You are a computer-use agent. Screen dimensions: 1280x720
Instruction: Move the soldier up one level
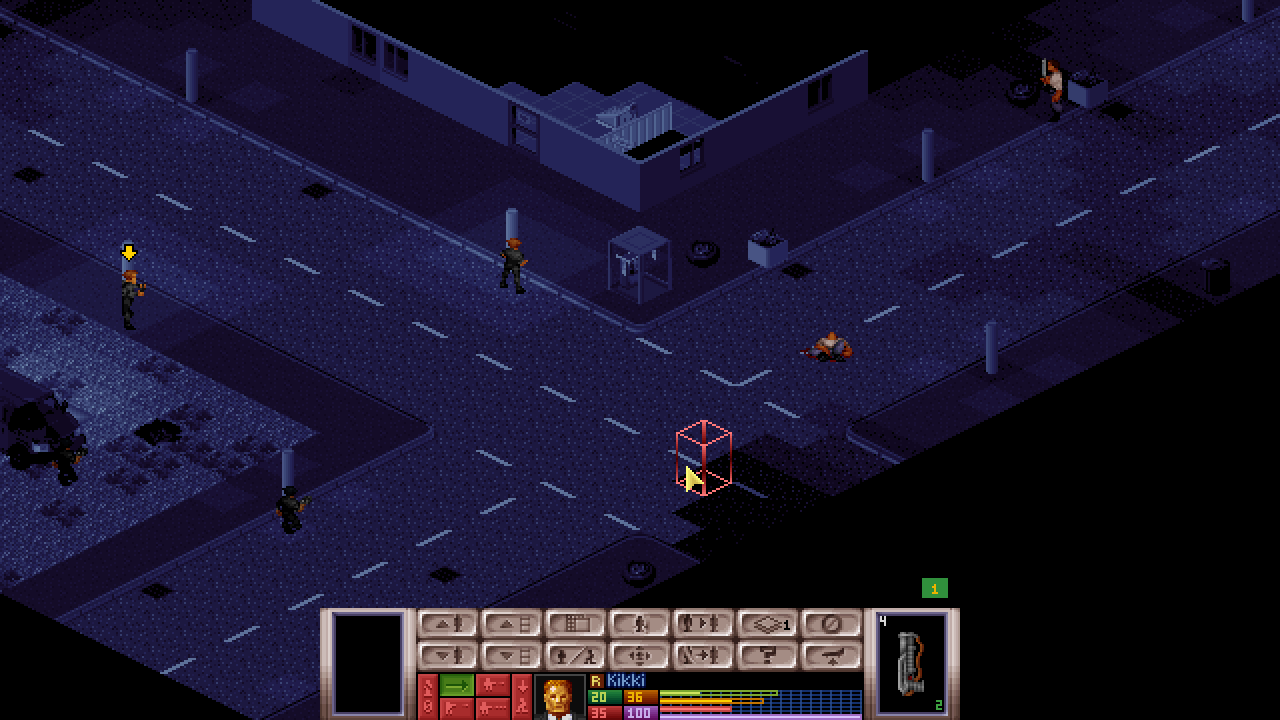[447, 624]
